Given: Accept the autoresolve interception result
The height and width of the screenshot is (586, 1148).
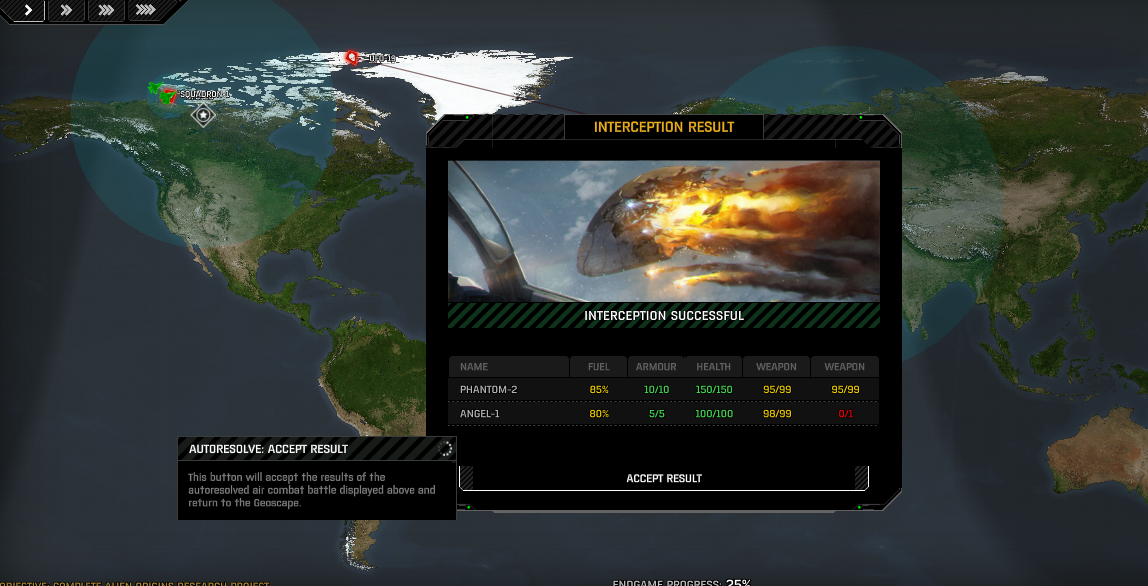Looking at the screenshot, I should pyautogui.click(x=664, y=478).
